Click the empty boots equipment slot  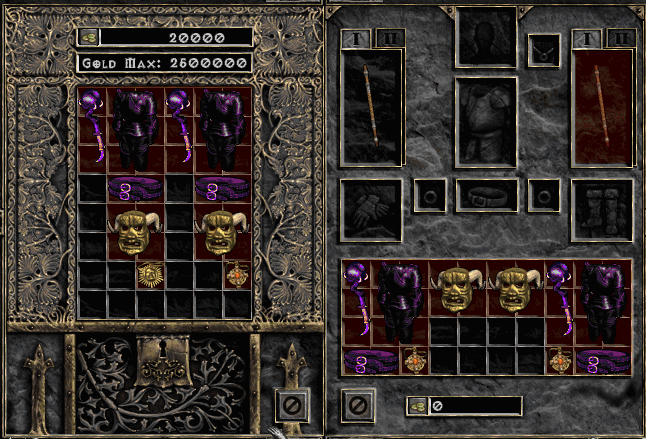pos(603,209)
